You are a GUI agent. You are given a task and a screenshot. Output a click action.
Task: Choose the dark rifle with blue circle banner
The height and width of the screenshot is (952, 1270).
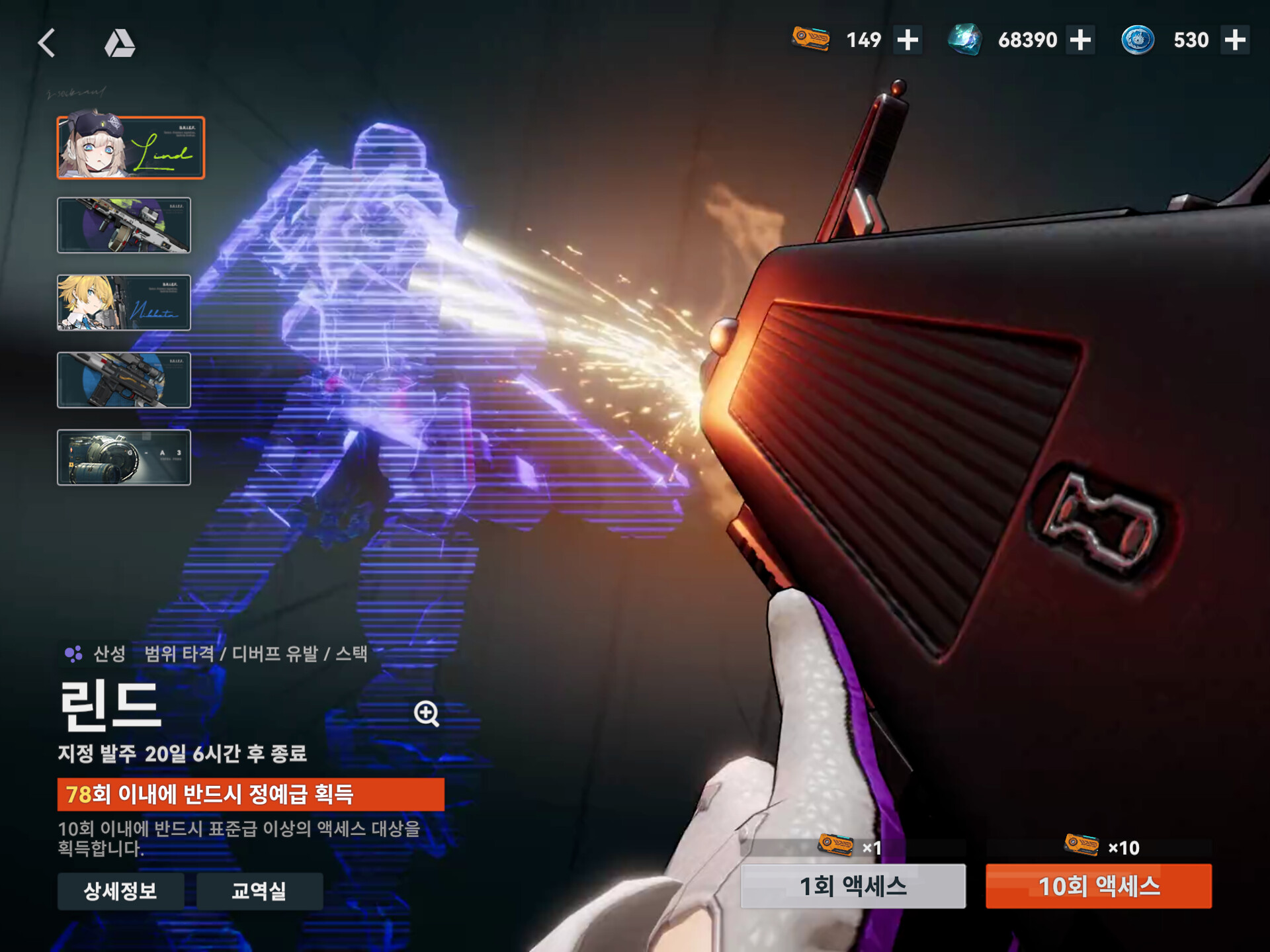124,380
